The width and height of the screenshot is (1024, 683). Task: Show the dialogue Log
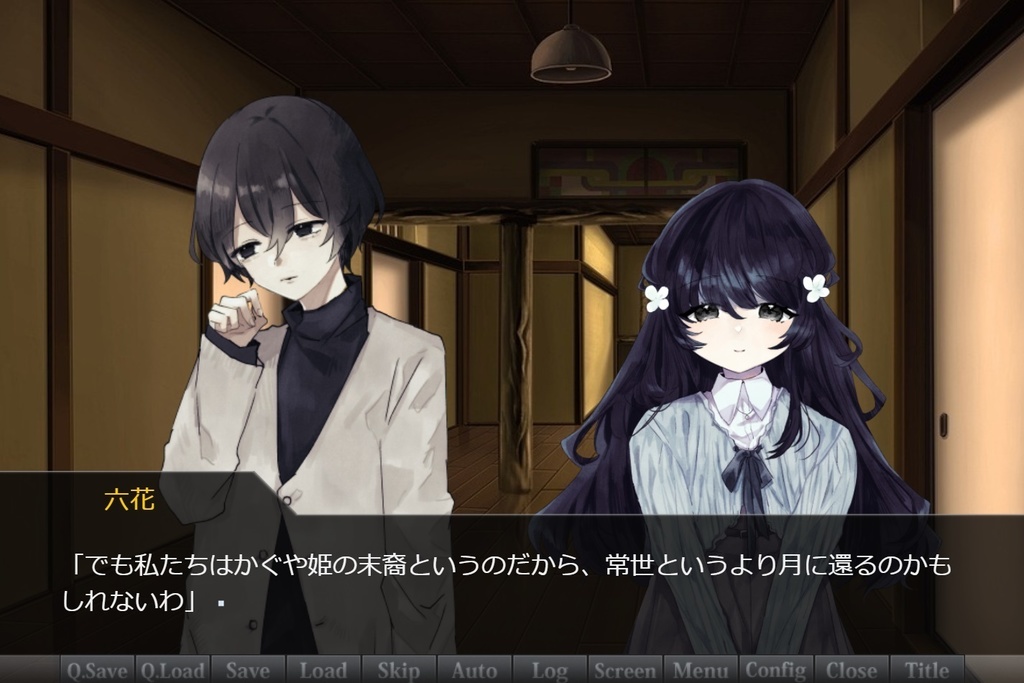click(549, 670)
